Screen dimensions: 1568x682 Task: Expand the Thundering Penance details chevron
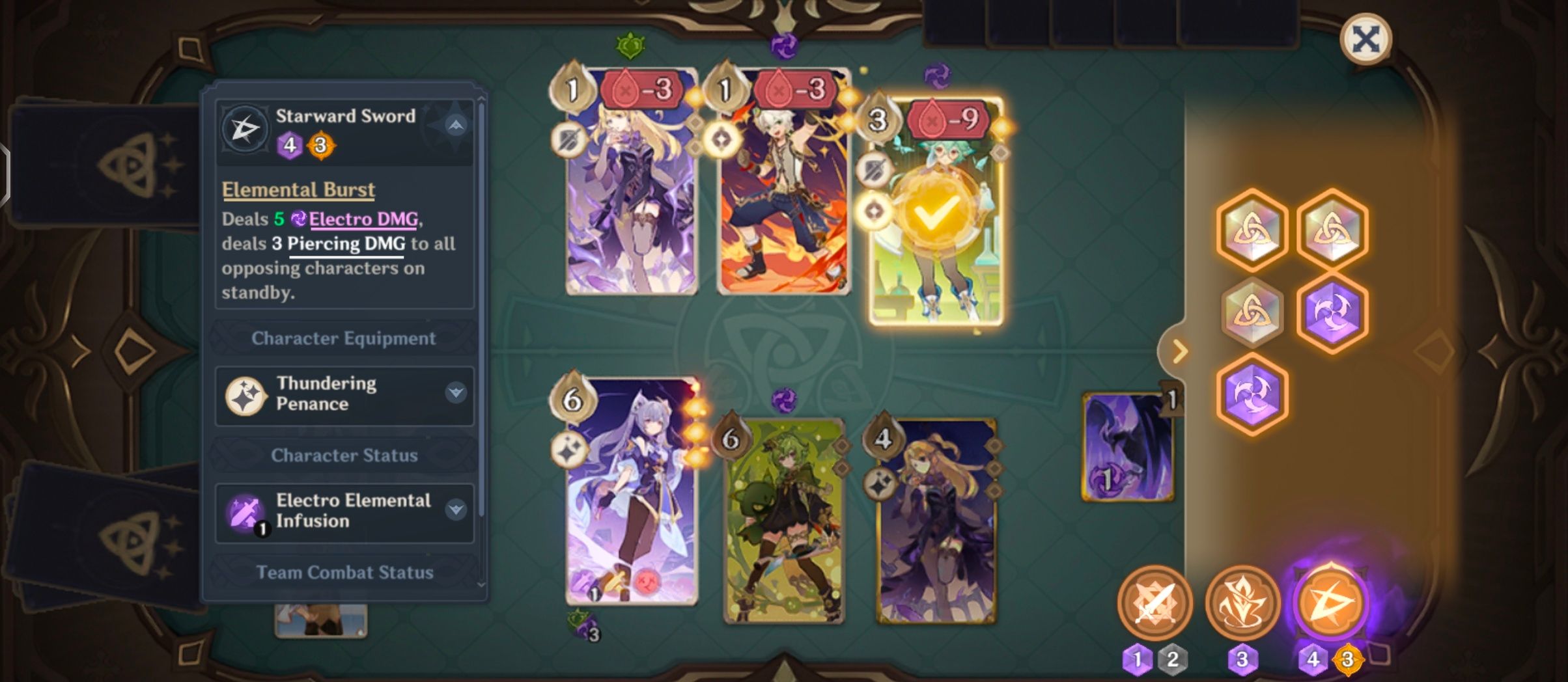click(x=457, y=393)
